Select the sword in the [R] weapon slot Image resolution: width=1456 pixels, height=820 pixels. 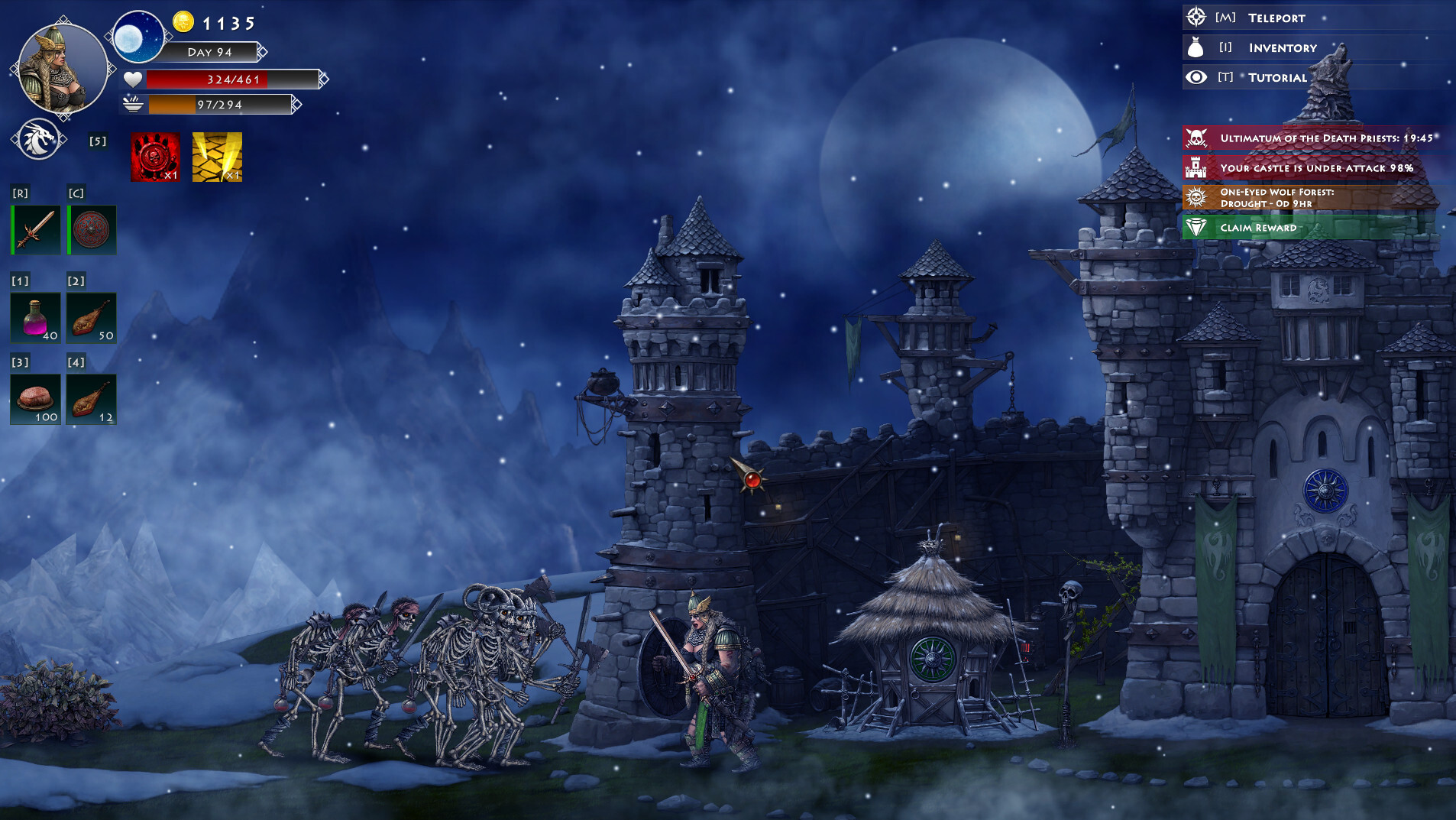tap(35, 229)
